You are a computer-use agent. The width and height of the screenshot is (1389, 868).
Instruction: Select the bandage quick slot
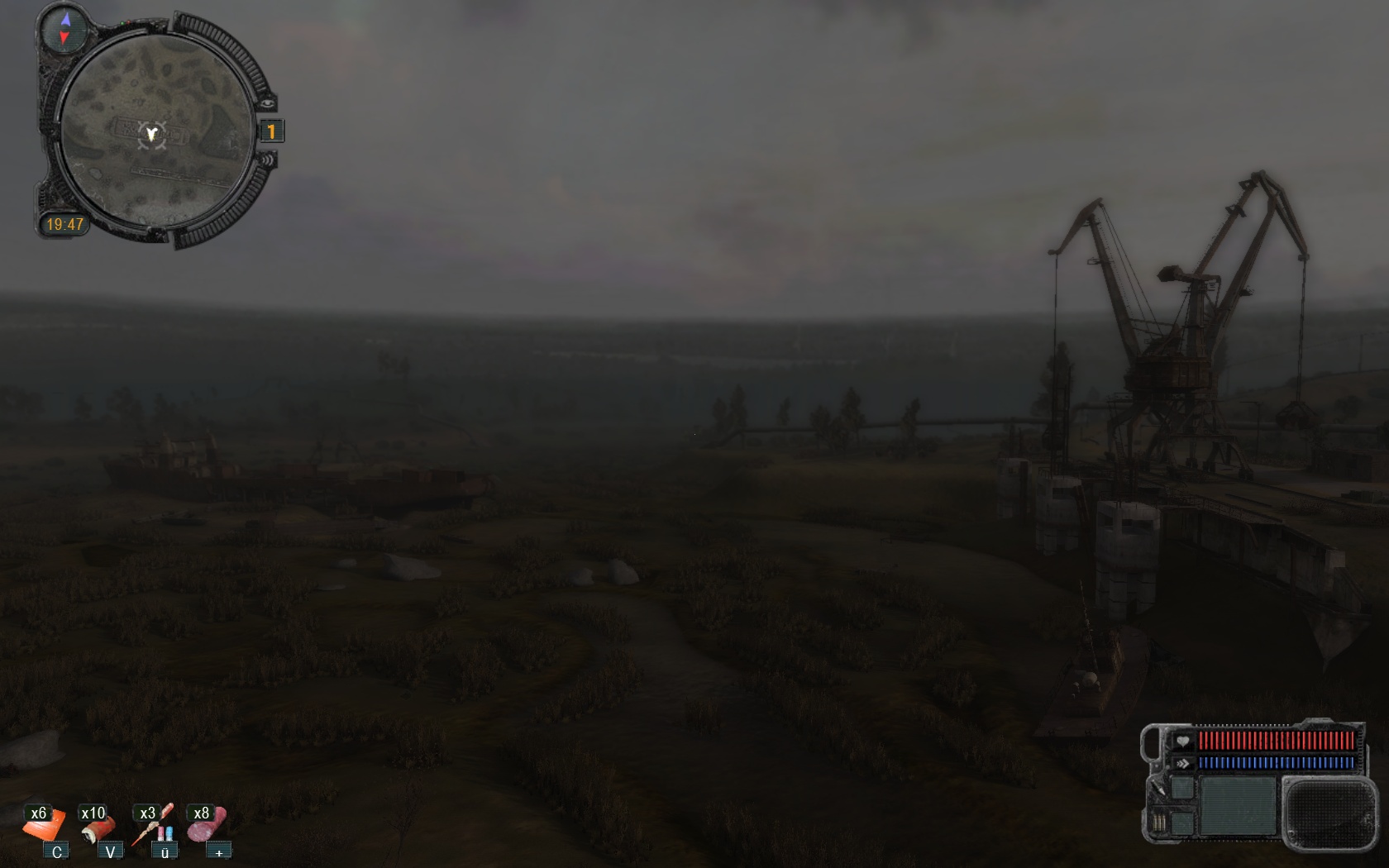pos(98,826)
